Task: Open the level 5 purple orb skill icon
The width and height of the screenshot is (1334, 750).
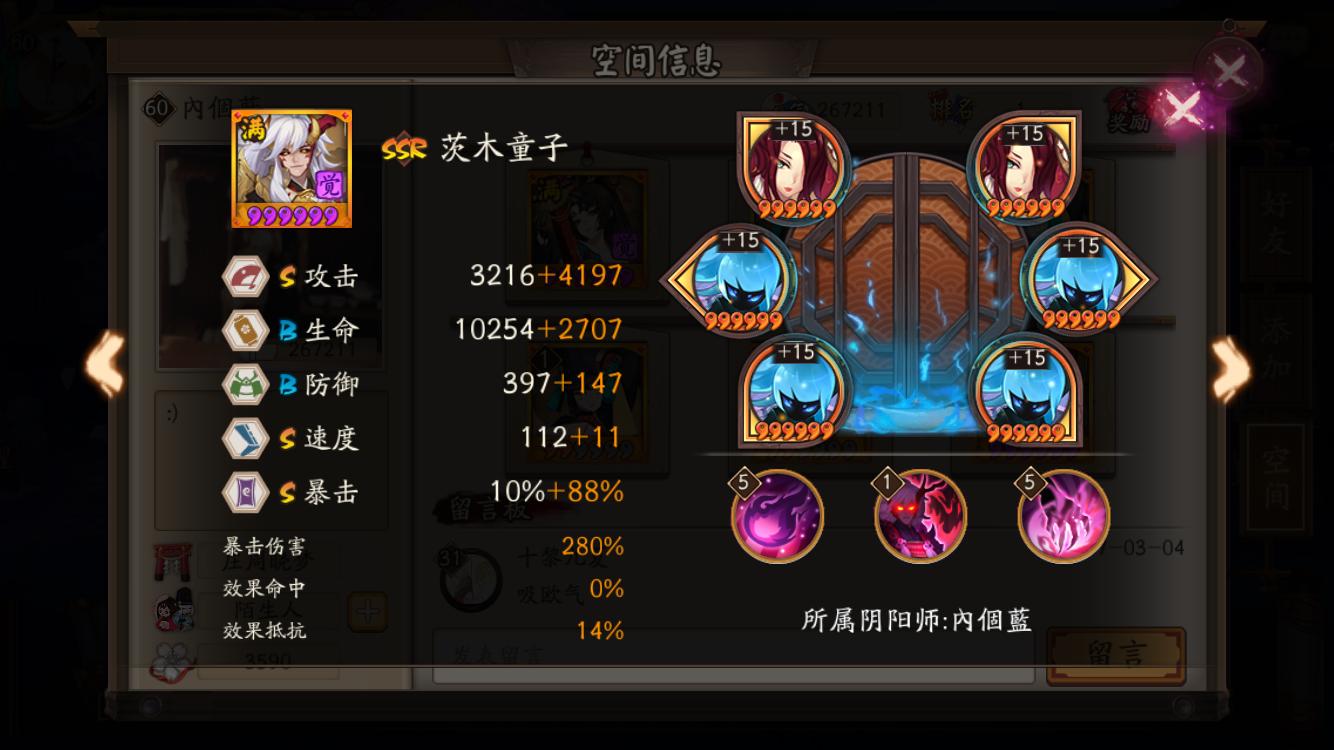Action: 777,516
